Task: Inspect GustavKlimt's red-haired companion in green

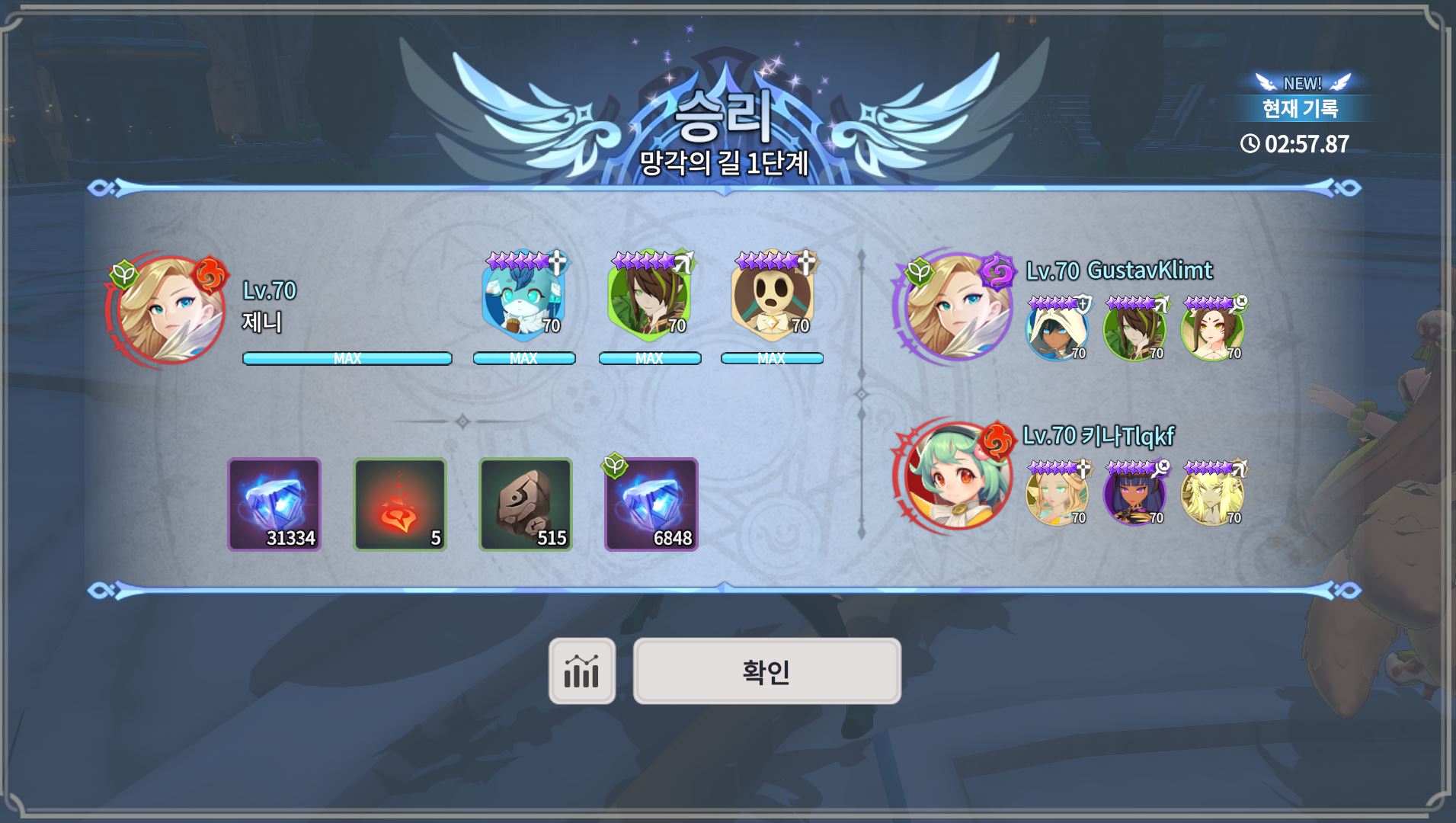Action: pos(1211,329)
